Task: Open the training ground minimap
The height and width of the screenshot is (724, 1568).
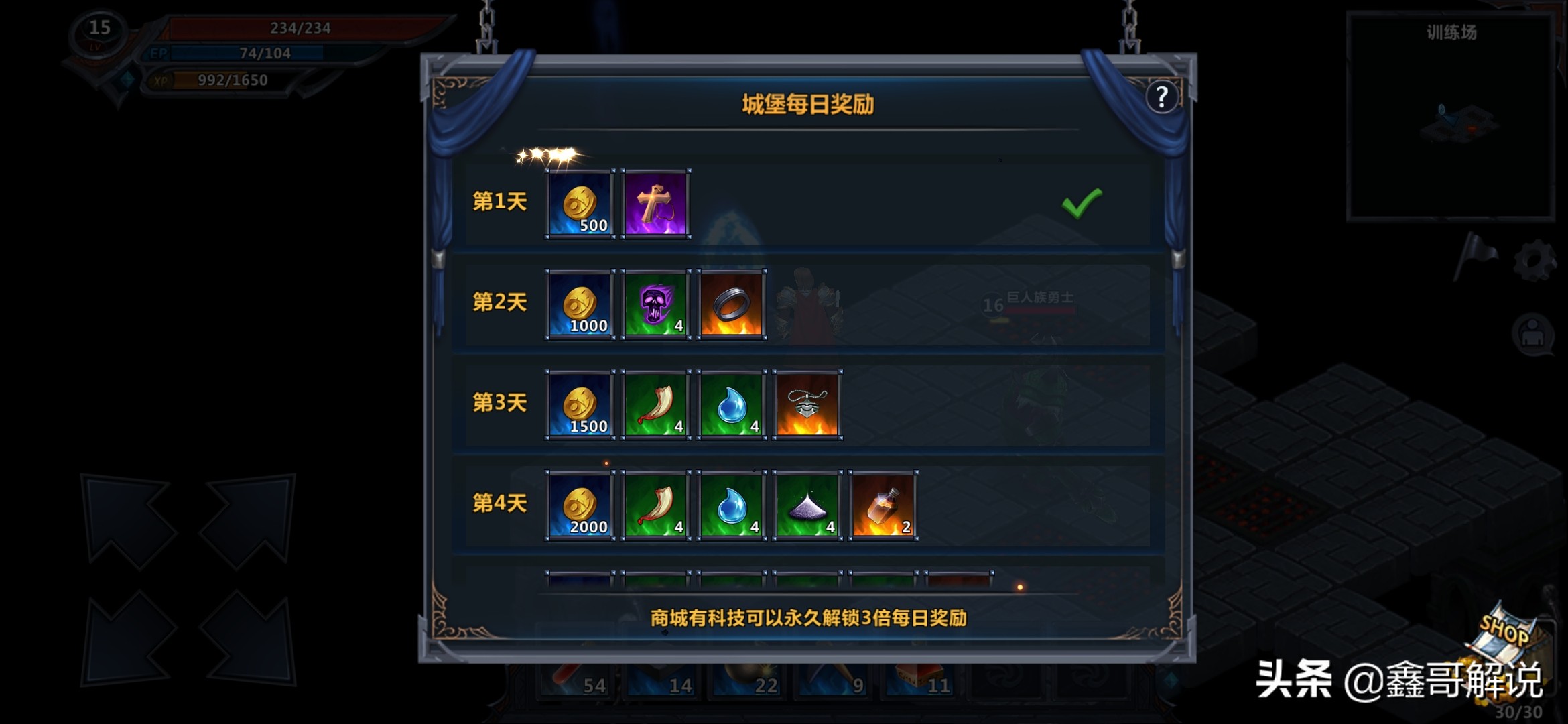Action: pos(1450,117)
